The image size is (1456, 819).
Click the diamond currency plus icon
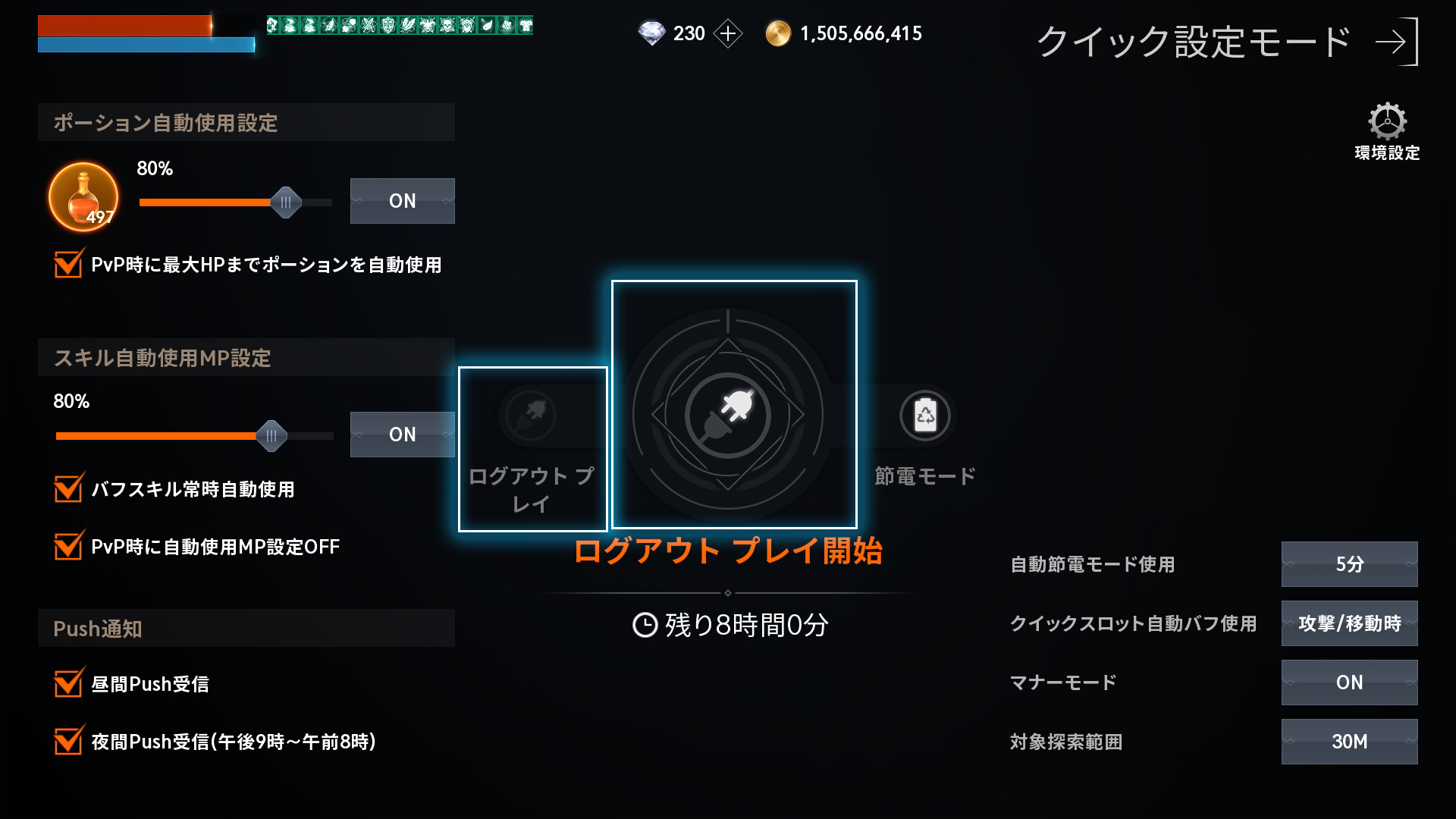point(730,33)
